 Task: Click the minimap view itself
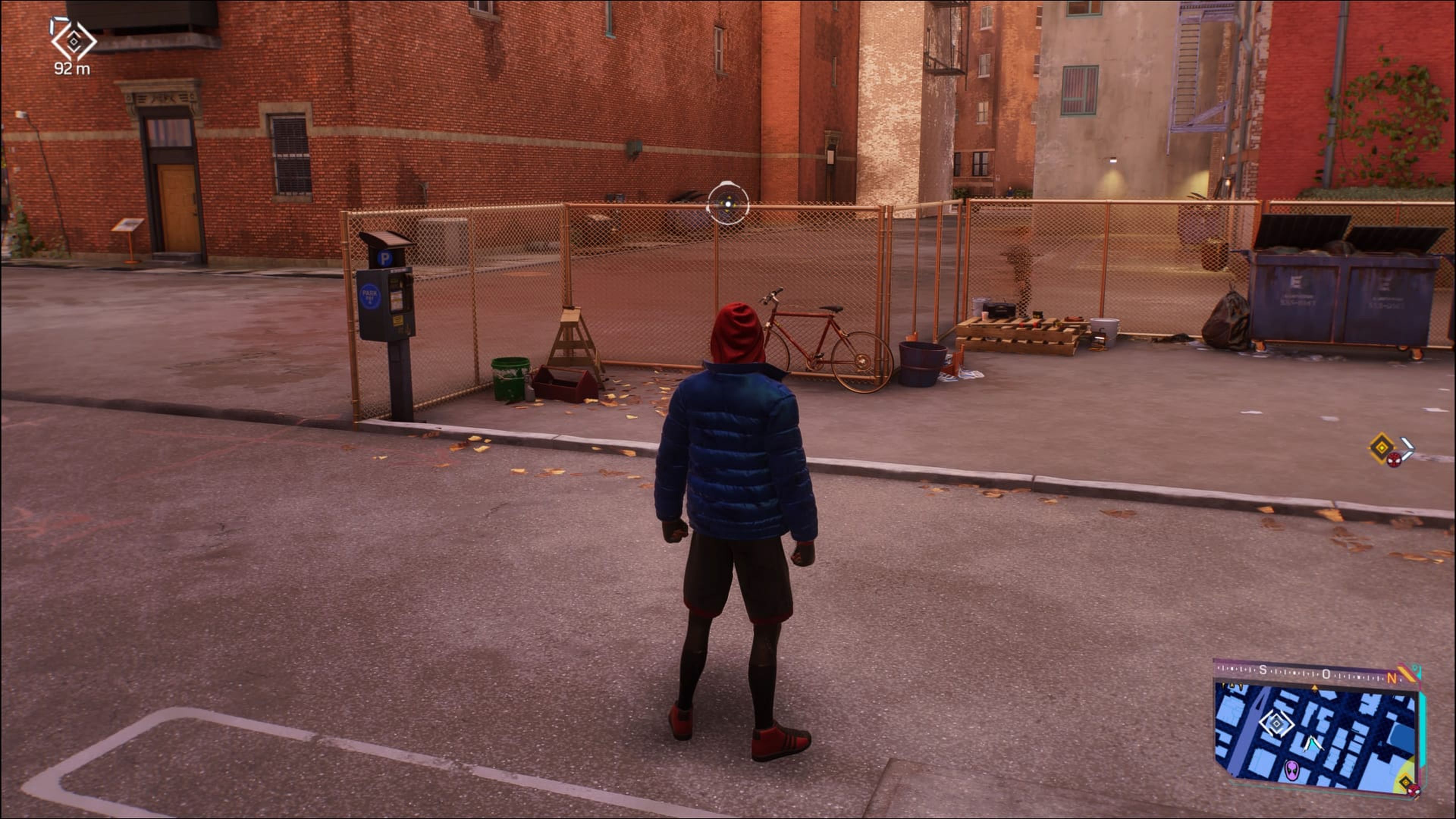pyautogui.click(x=1328, y=741)
